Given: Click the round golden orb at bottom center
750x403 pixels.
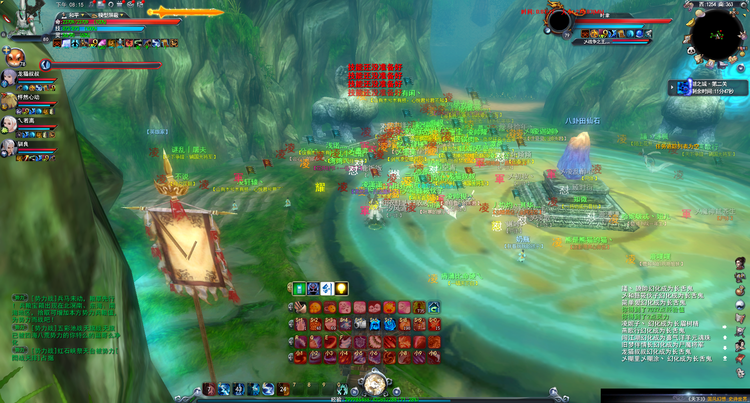Looking at the screenshot, I should [x=374, y=383].
